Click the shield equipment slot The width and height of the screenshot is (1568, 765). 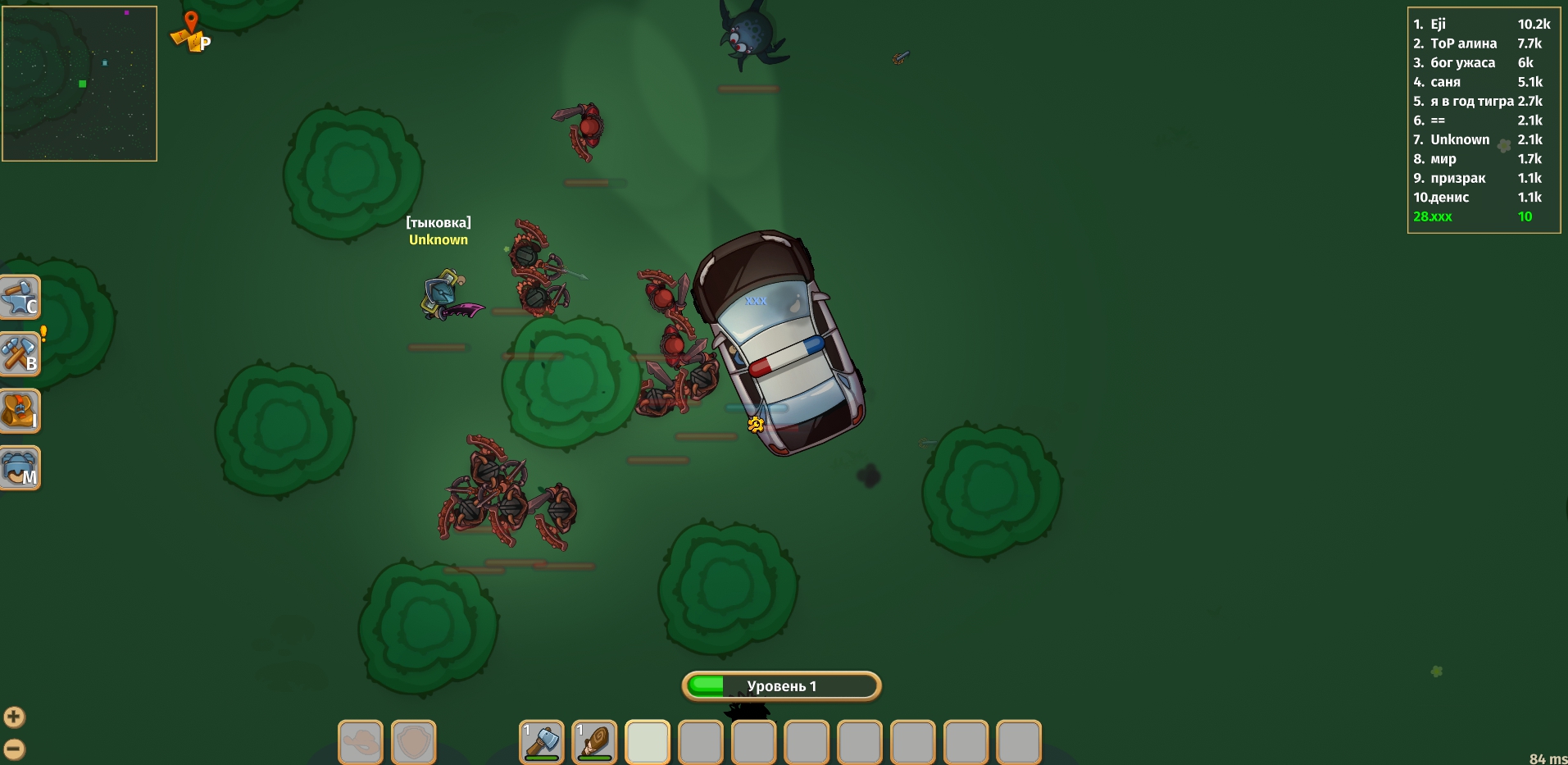[413, 740]
